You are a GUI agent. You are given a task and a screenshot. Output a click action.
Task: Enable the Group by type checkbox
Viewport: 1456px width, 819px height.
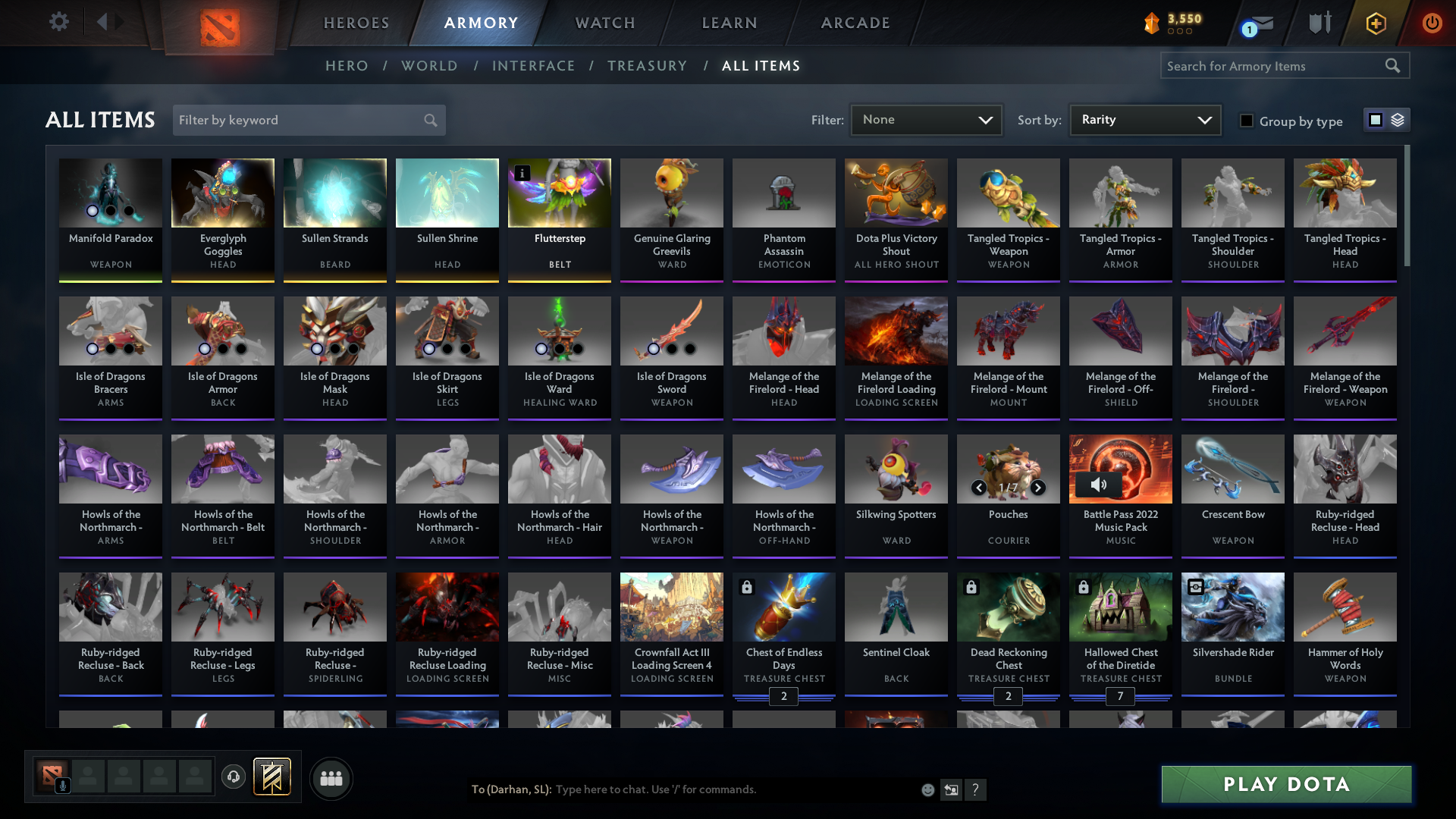tap(1246, 121)
